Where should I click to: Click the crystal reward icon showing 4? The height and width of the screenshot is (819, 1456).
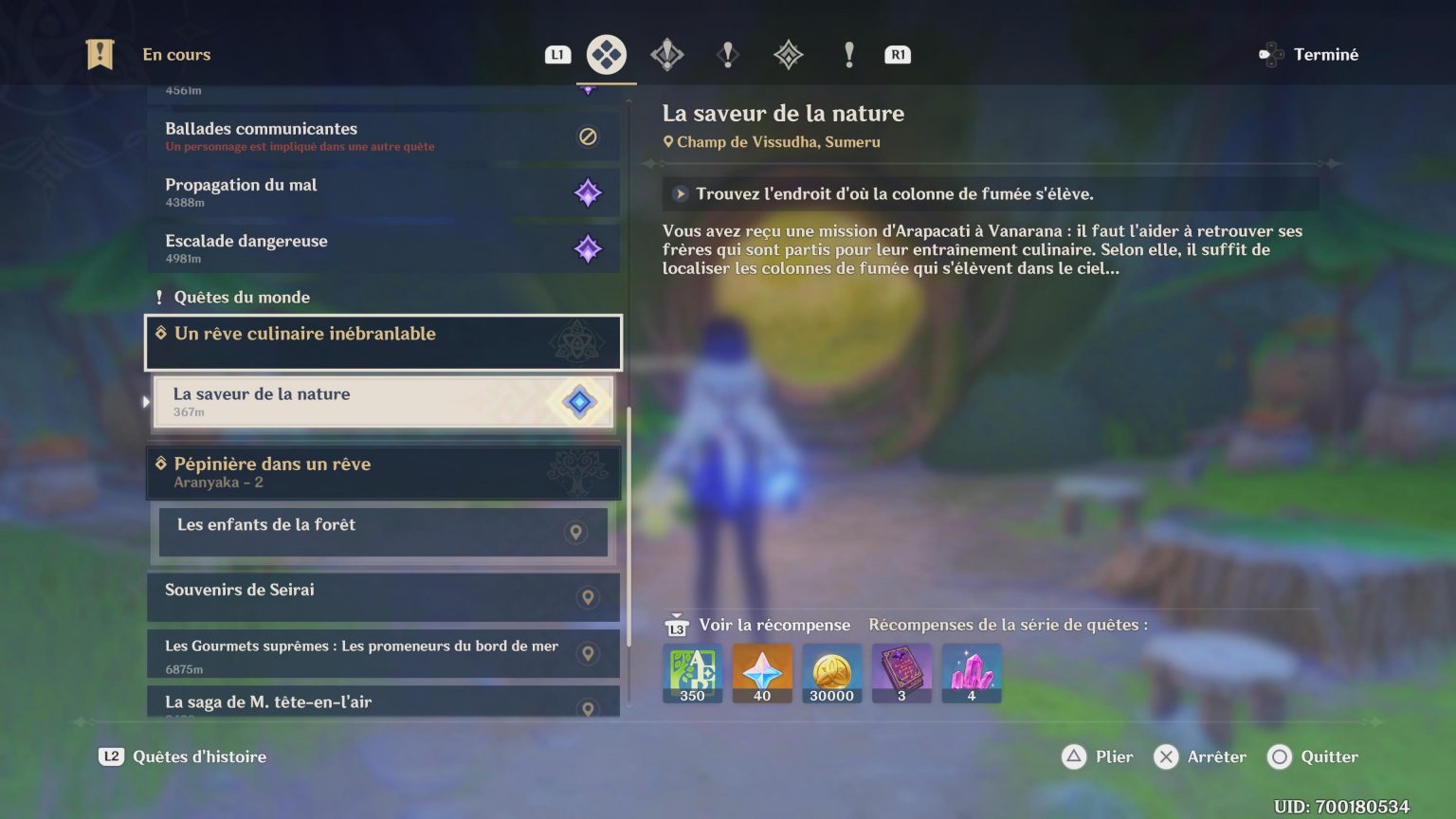pyautogui.click(x=971, y=673)
